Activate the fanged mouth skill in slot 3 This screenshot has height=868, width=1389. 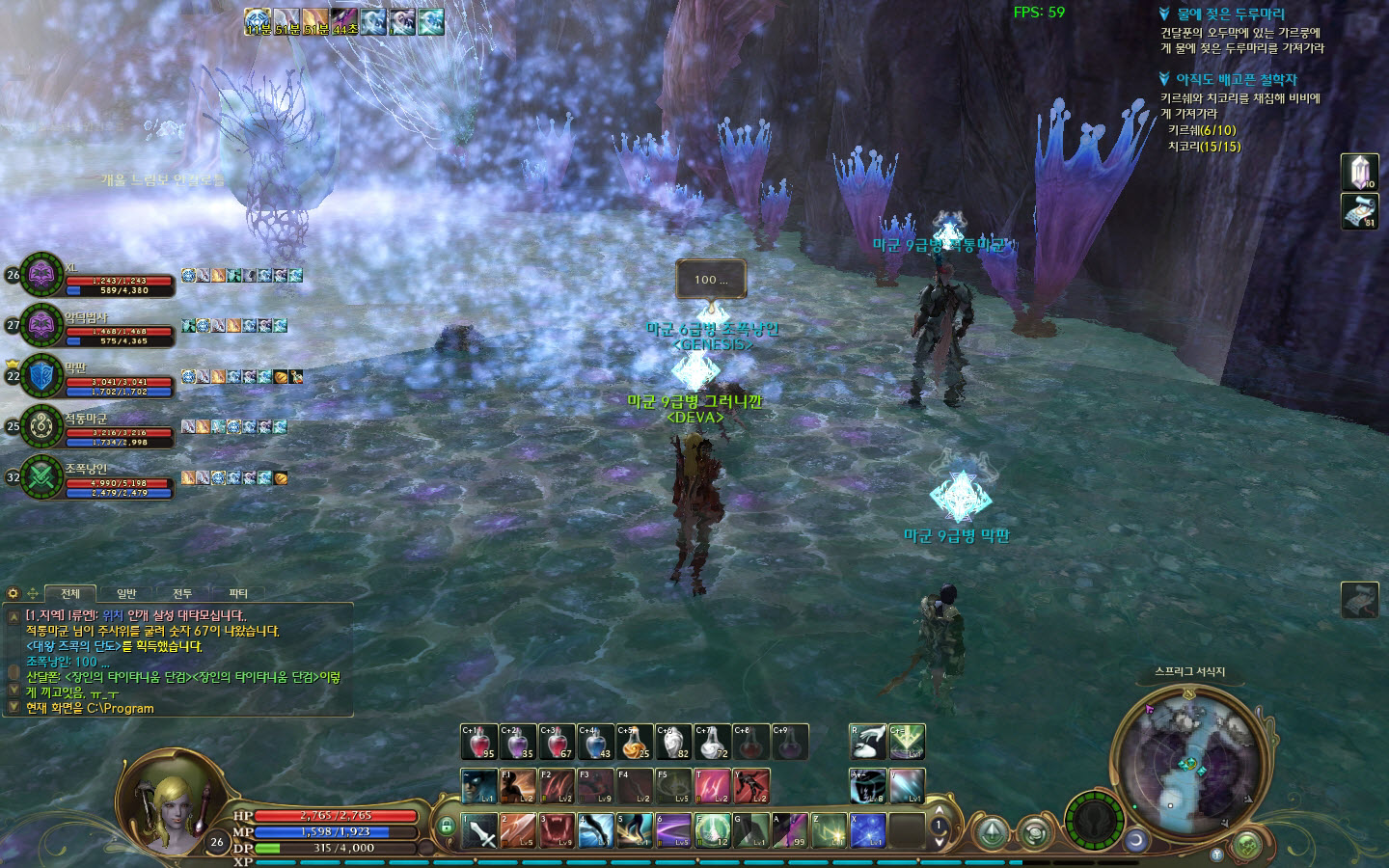[x=557, y=830]
